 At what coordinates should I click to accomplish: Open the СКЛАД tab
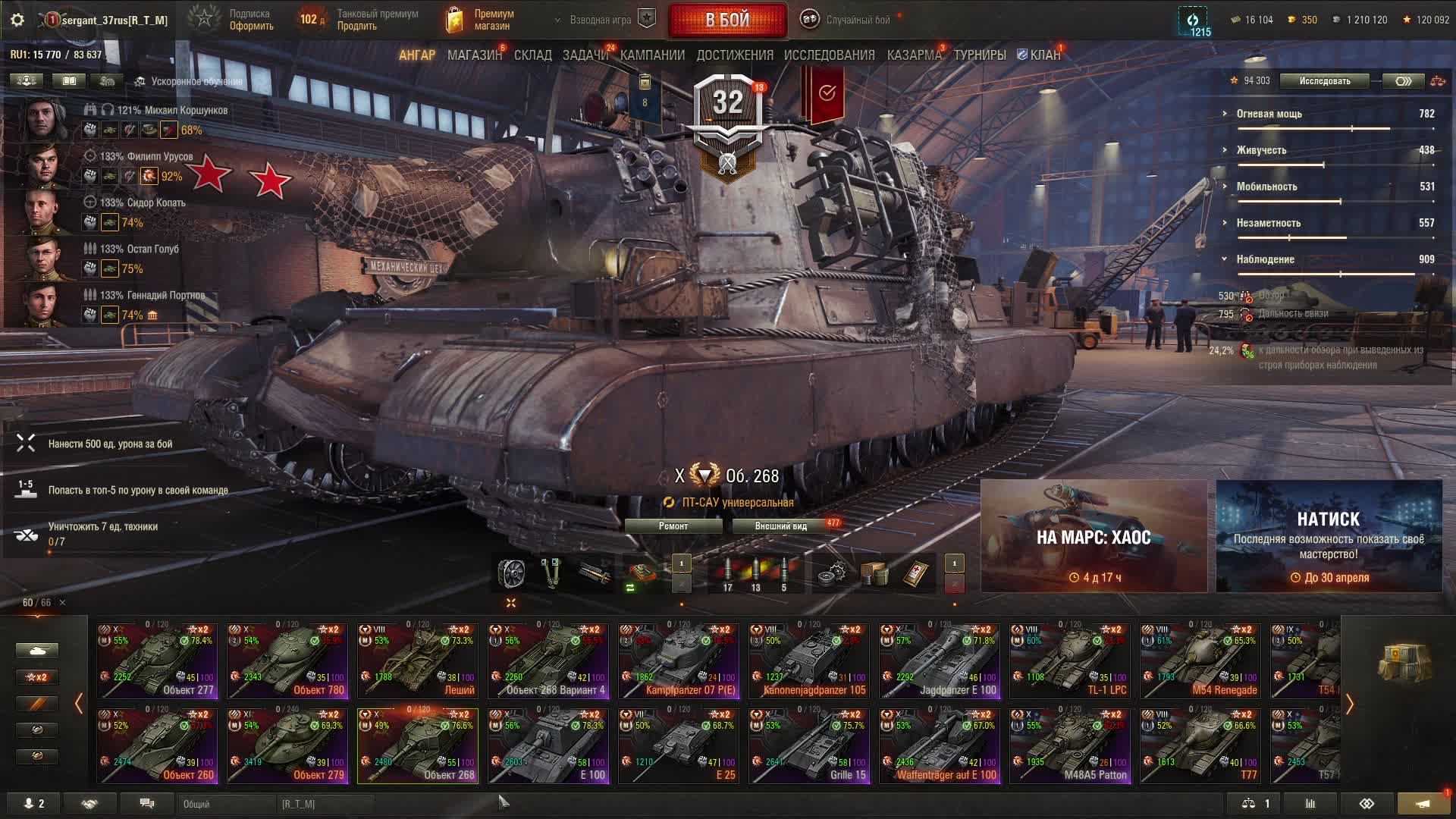point(532,55)
